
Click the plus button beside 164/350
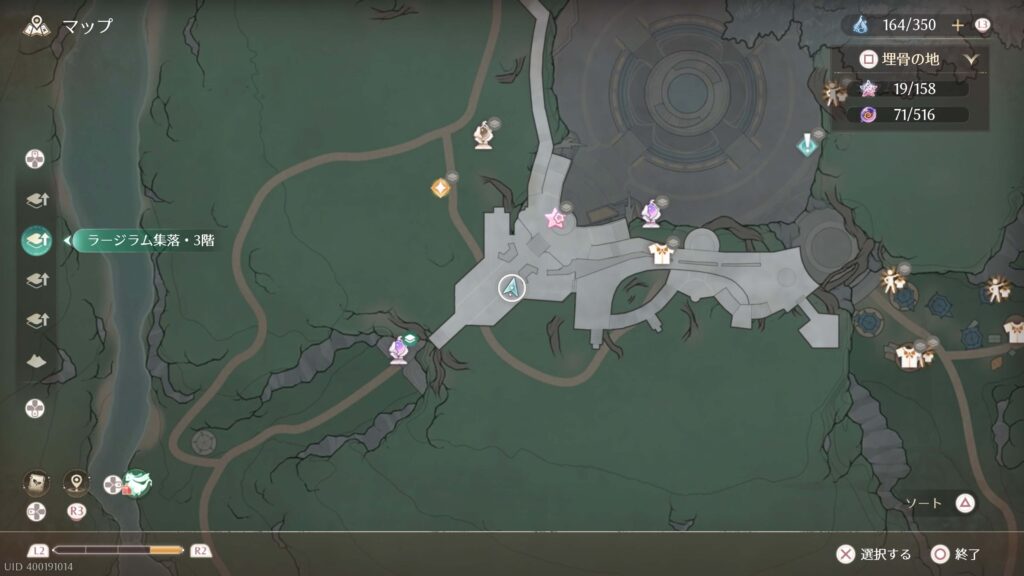[957, 25]
